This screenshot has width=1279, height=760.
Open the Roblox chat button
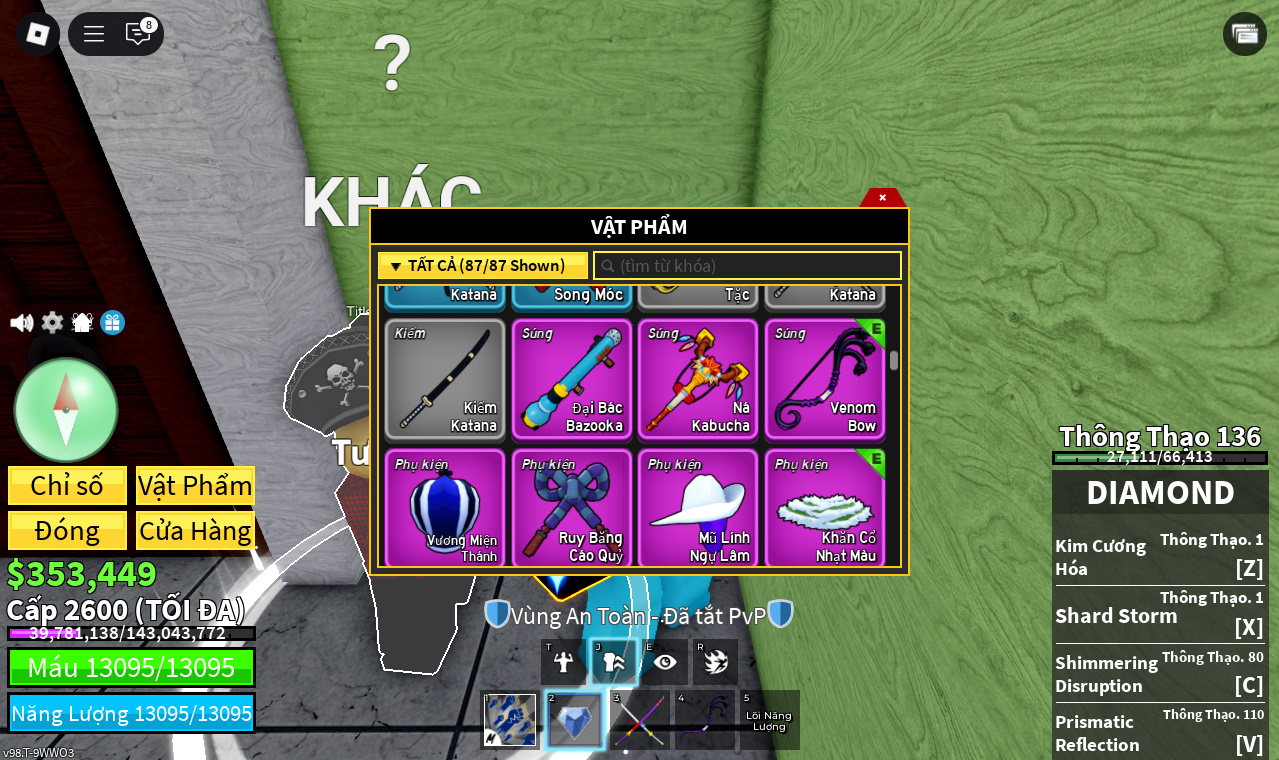(x=138, y=34)
